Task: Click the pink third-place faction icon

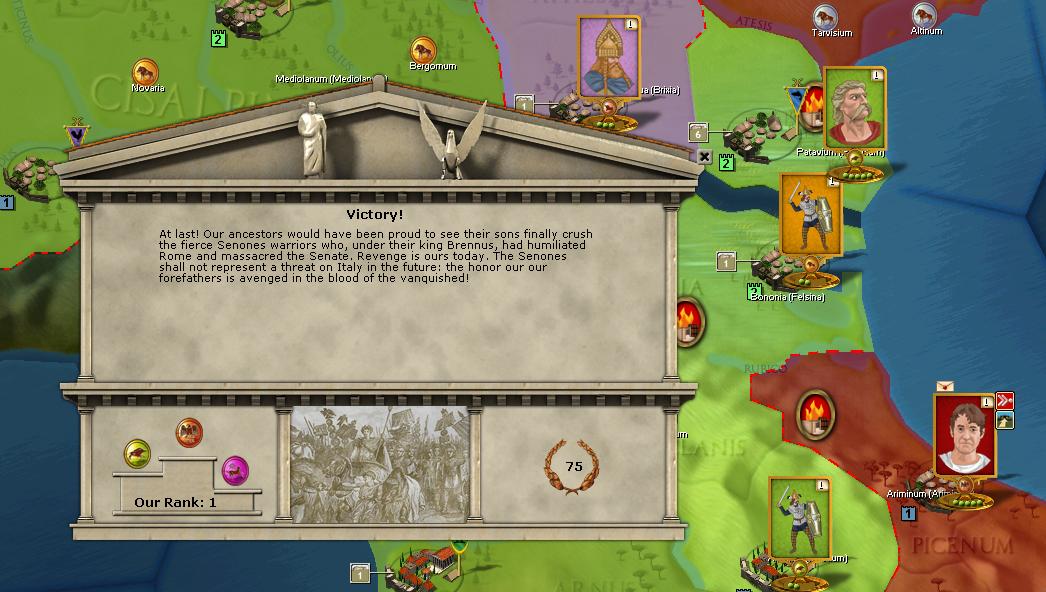Action: click(235, 468)
